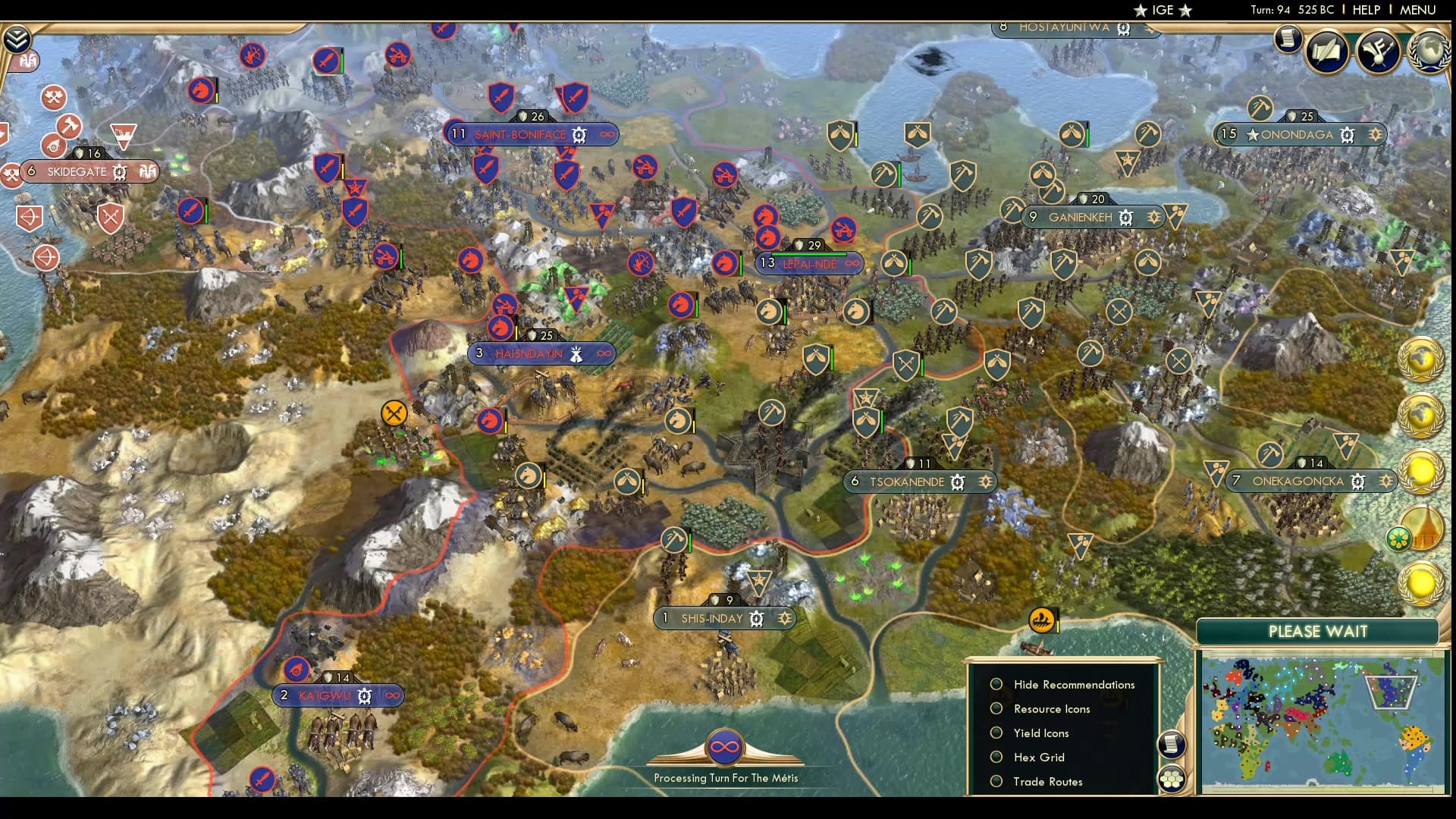
Task: Turn on Yield Icons display
Action: pos(996,733)
